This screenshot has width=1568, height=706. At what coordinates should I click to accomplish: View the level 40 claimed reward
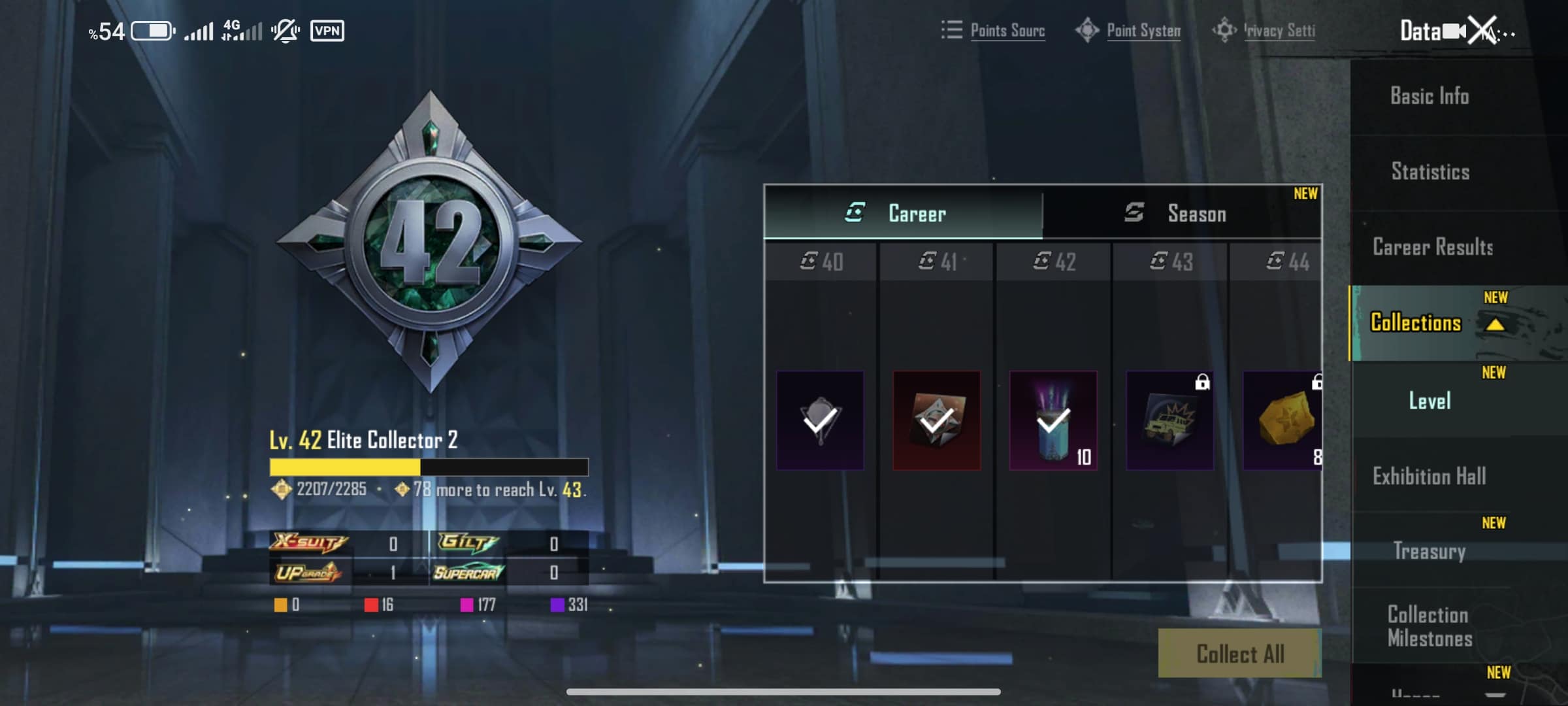pos(820,420)
